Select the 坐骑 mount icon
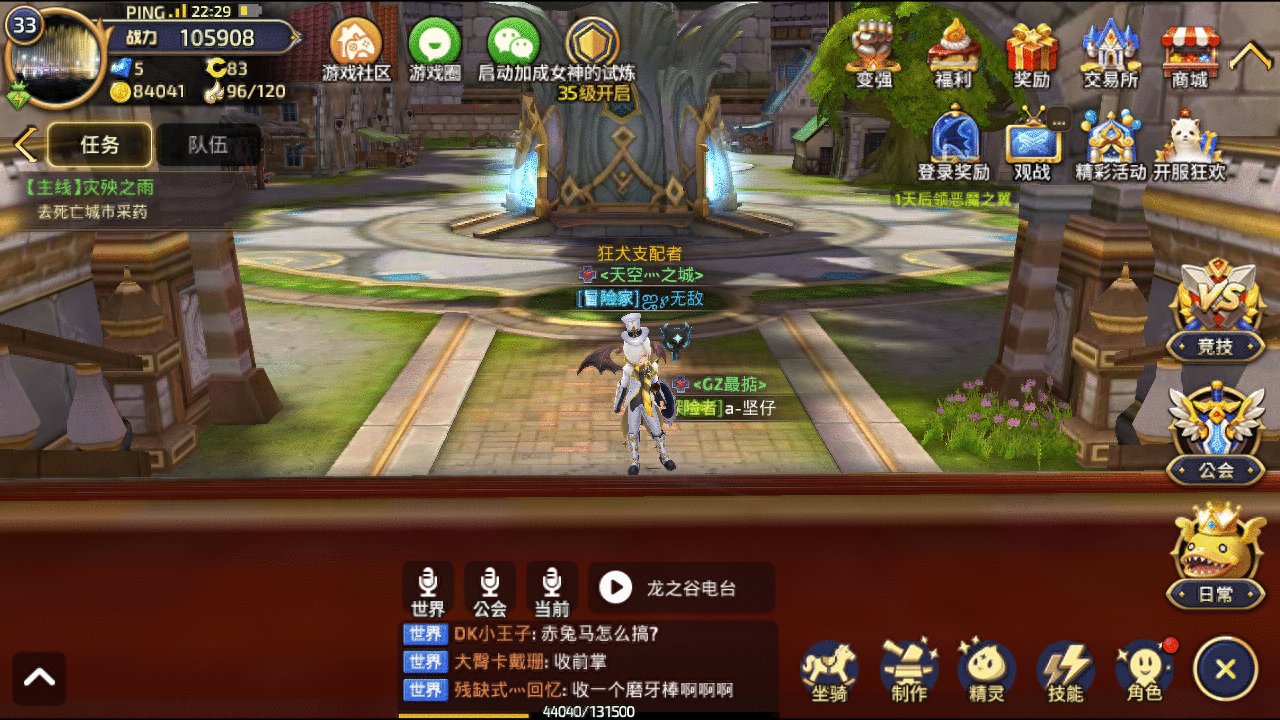This screenshot has height=720, width=1280. click(x=828, y=672)
